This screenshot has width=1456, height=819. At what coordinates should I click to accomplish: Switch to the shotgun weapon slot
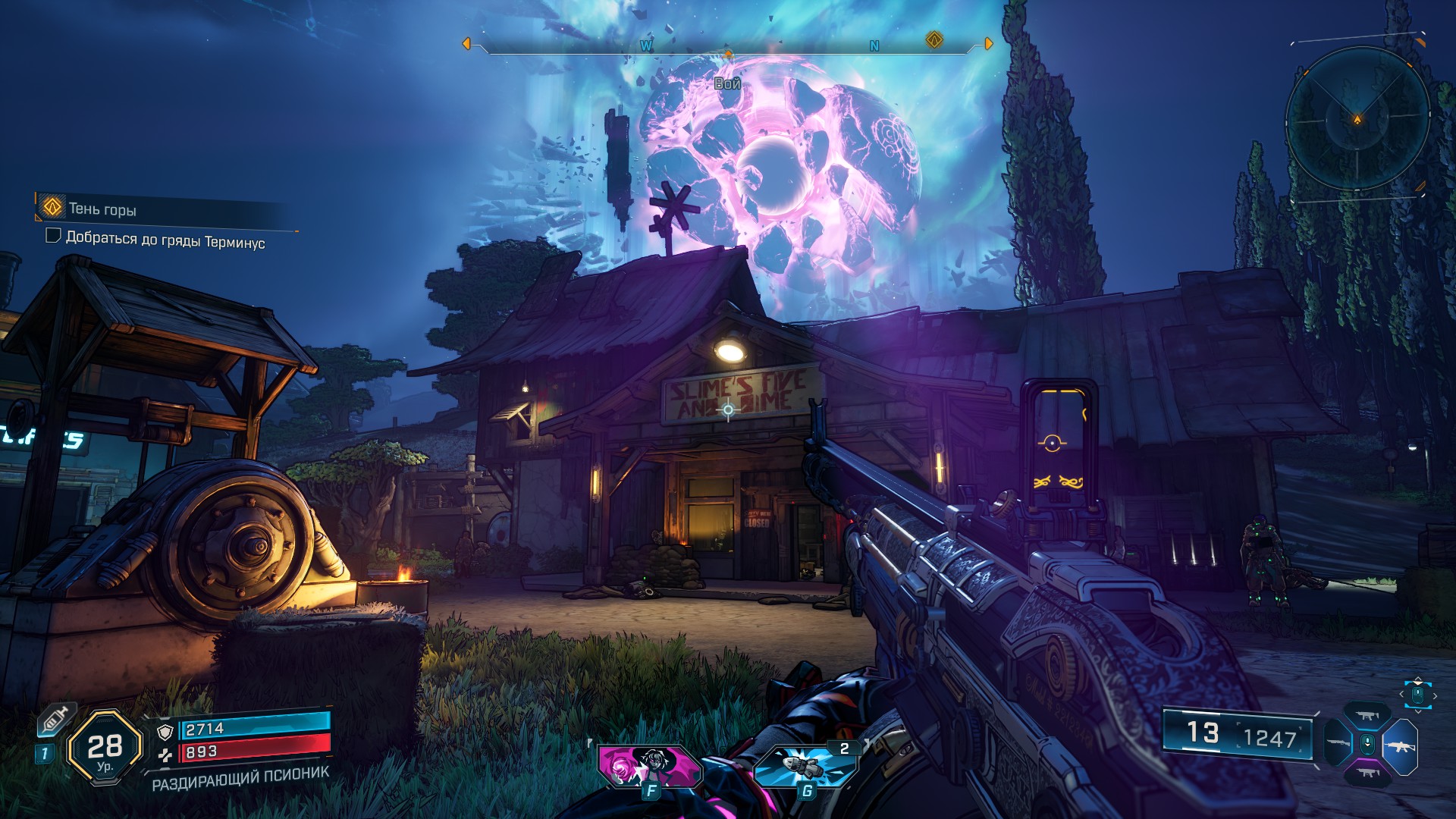[1338, 743]
